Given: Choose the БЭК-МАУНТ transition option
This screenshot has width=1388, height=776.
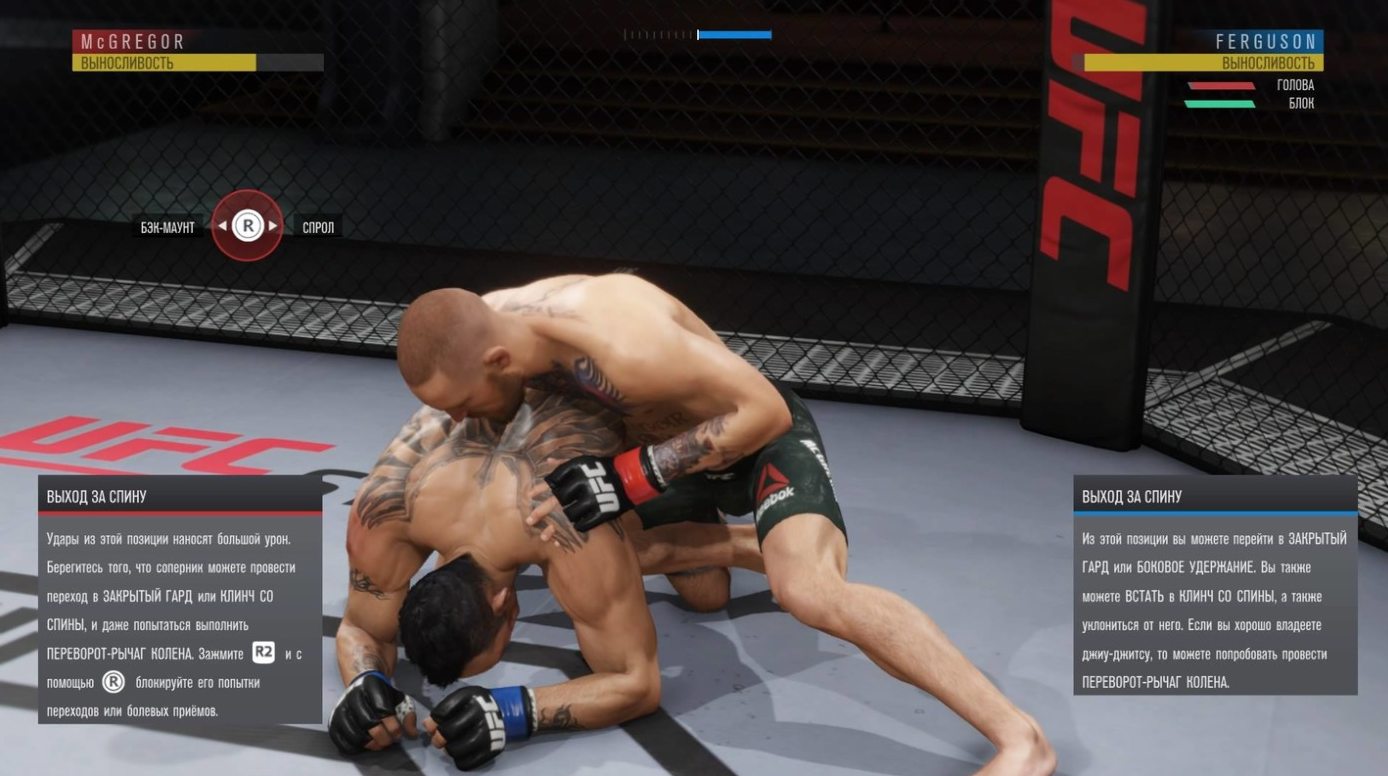Looking at the screenshot, I should point(168,228).
